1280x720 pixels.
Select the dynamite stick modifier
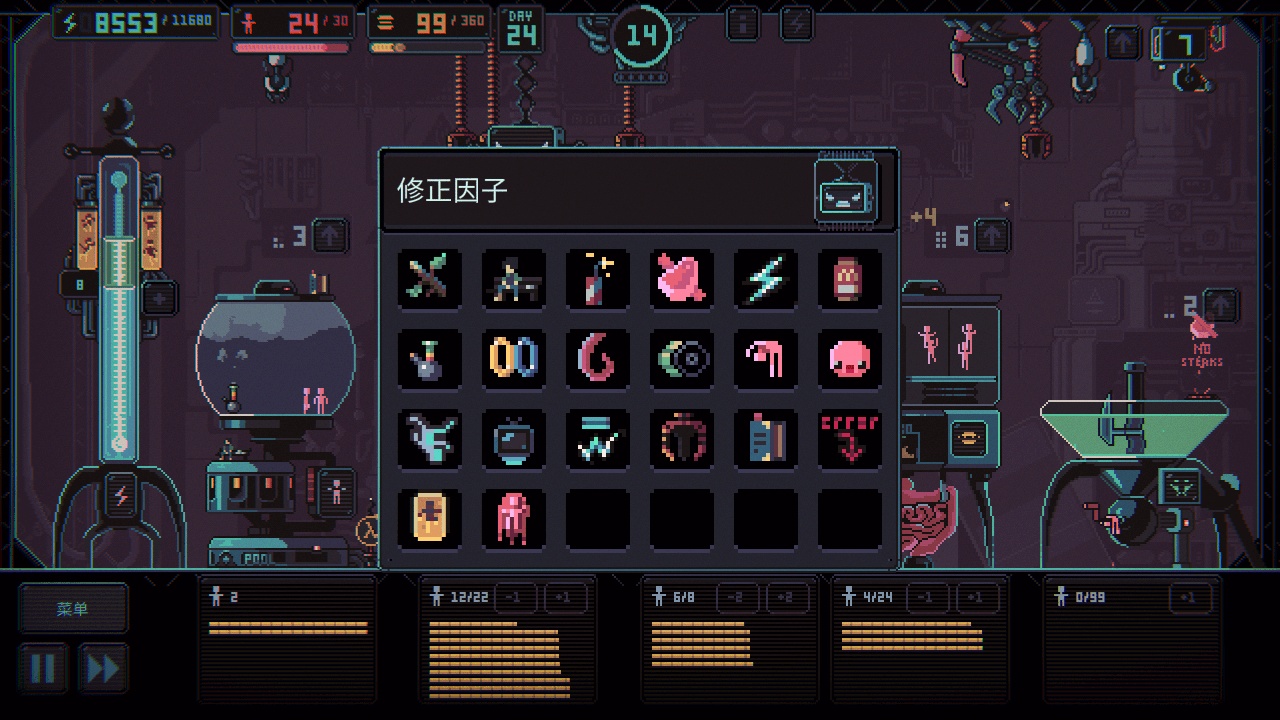597,280
